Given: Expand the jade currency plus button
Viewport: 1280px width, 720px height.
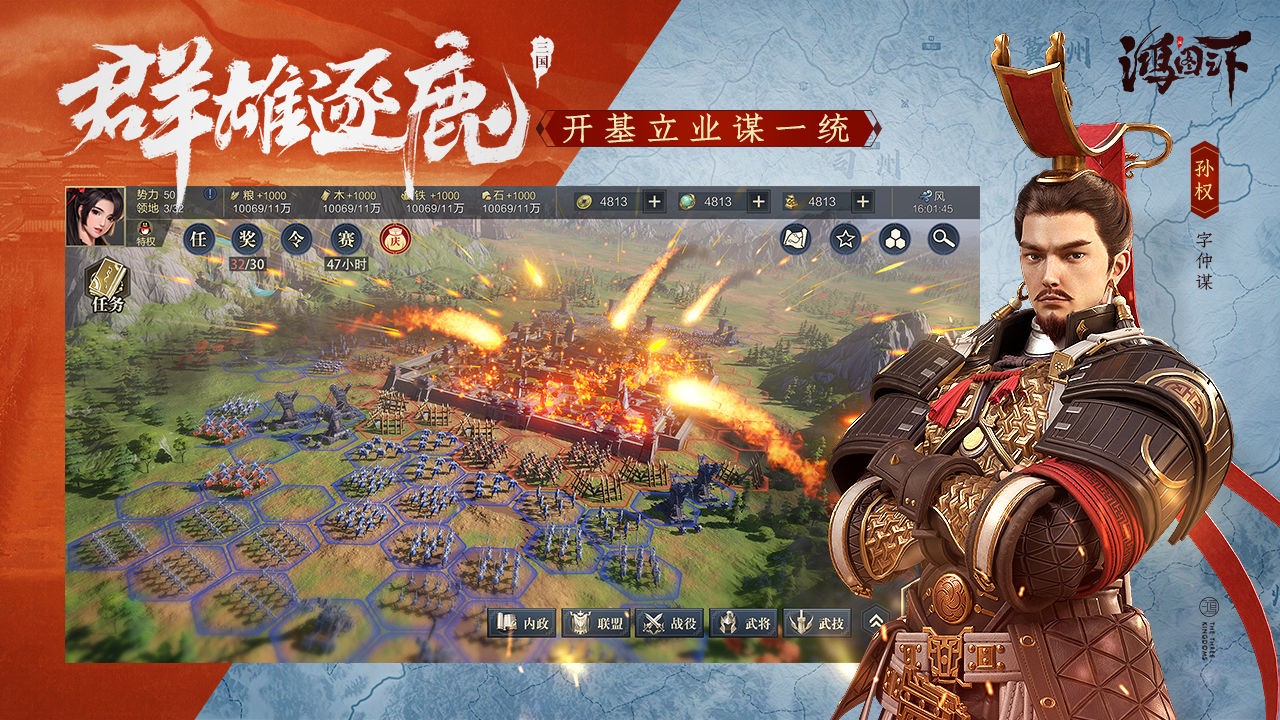Looking at the screenshot, I should click(758, 201).
